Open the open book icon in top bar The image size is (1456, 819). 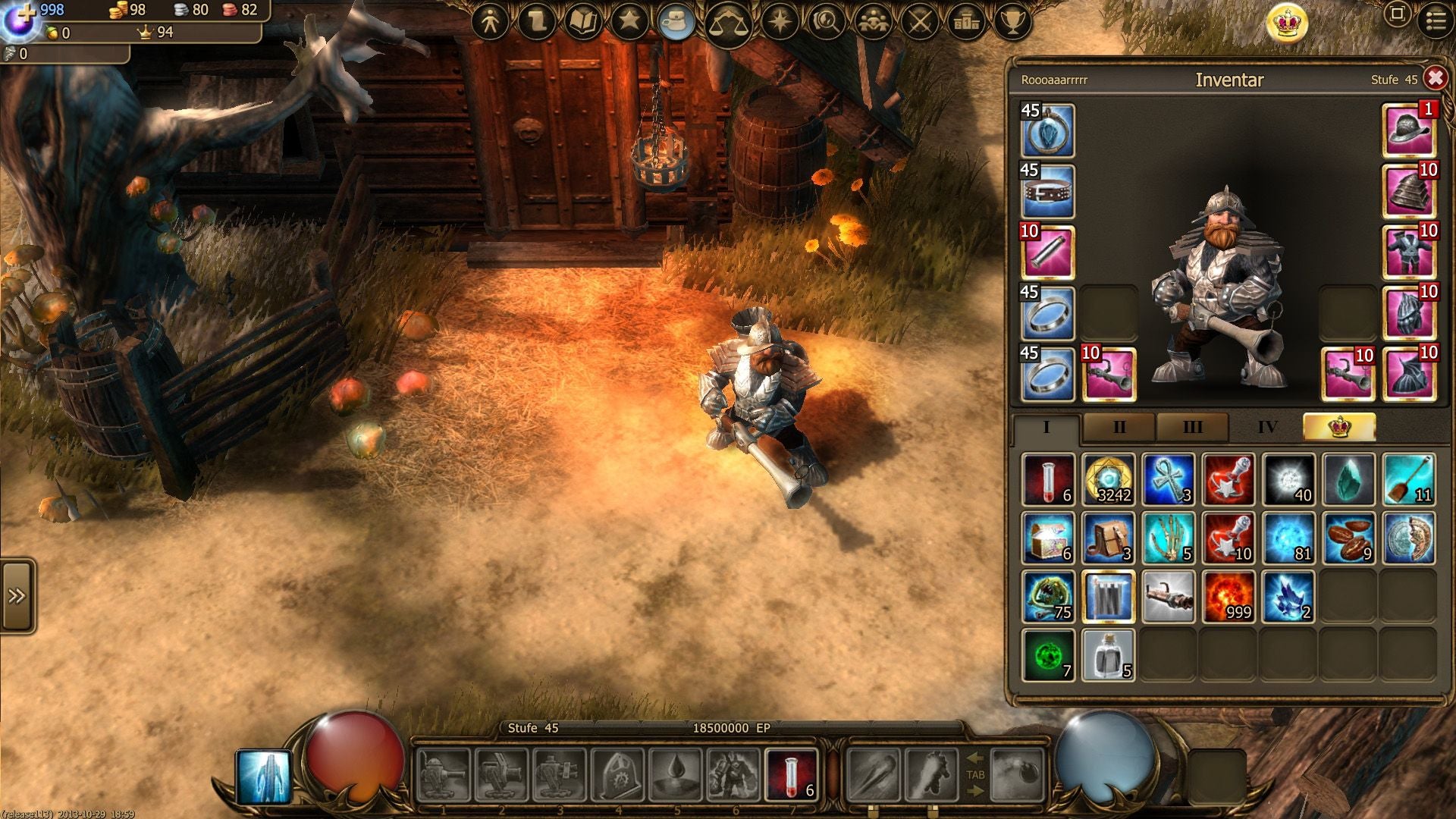pos(583,23)
